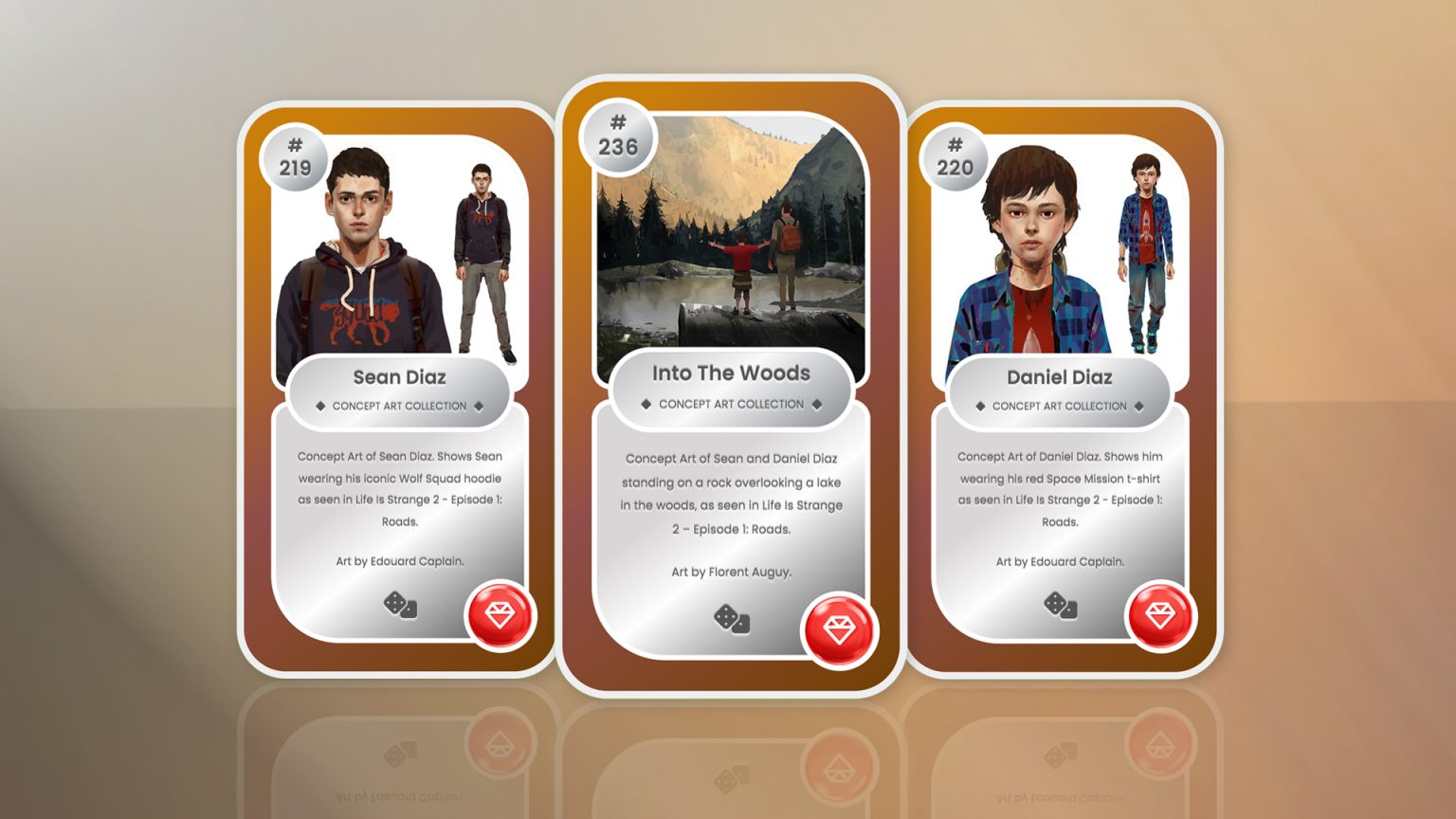Image resolution: width=1456 pixels, height=819 pixels.
Task: Click the Into The Woods title banner
Action: pos(730,373)
